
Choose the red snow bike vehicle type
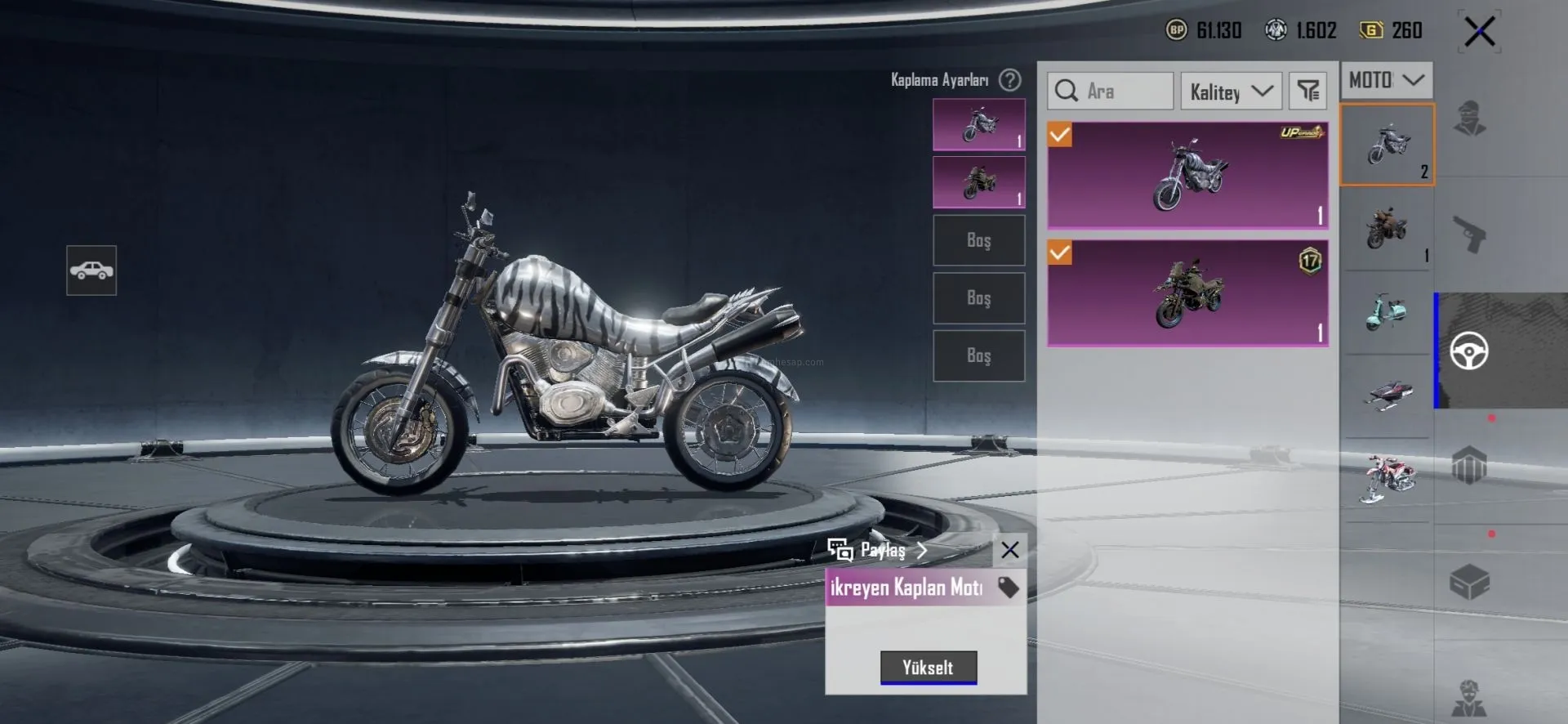click(x=1386, y=478)
